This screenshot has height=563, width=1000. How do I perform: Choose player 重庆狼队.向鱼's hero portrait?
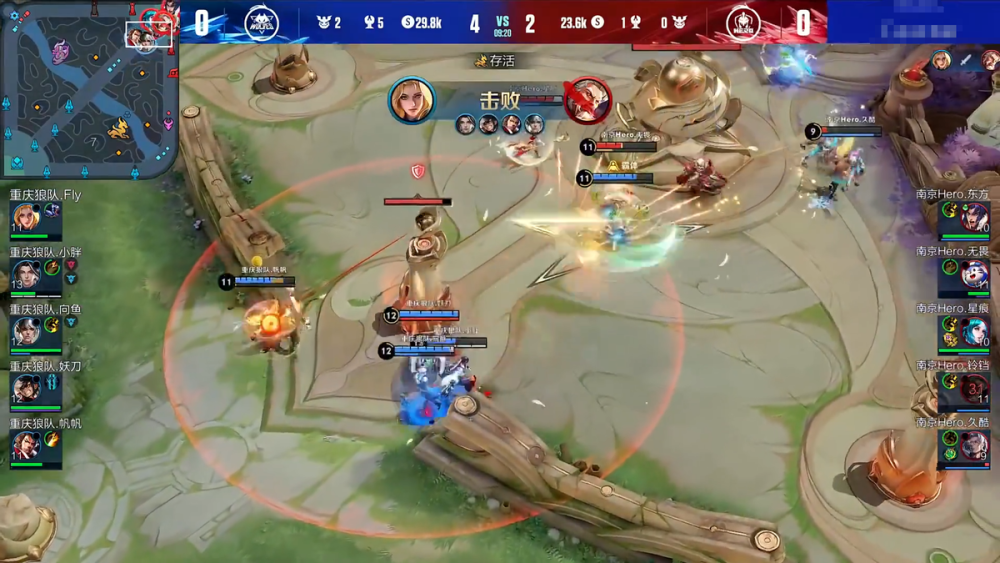point(26,331)
